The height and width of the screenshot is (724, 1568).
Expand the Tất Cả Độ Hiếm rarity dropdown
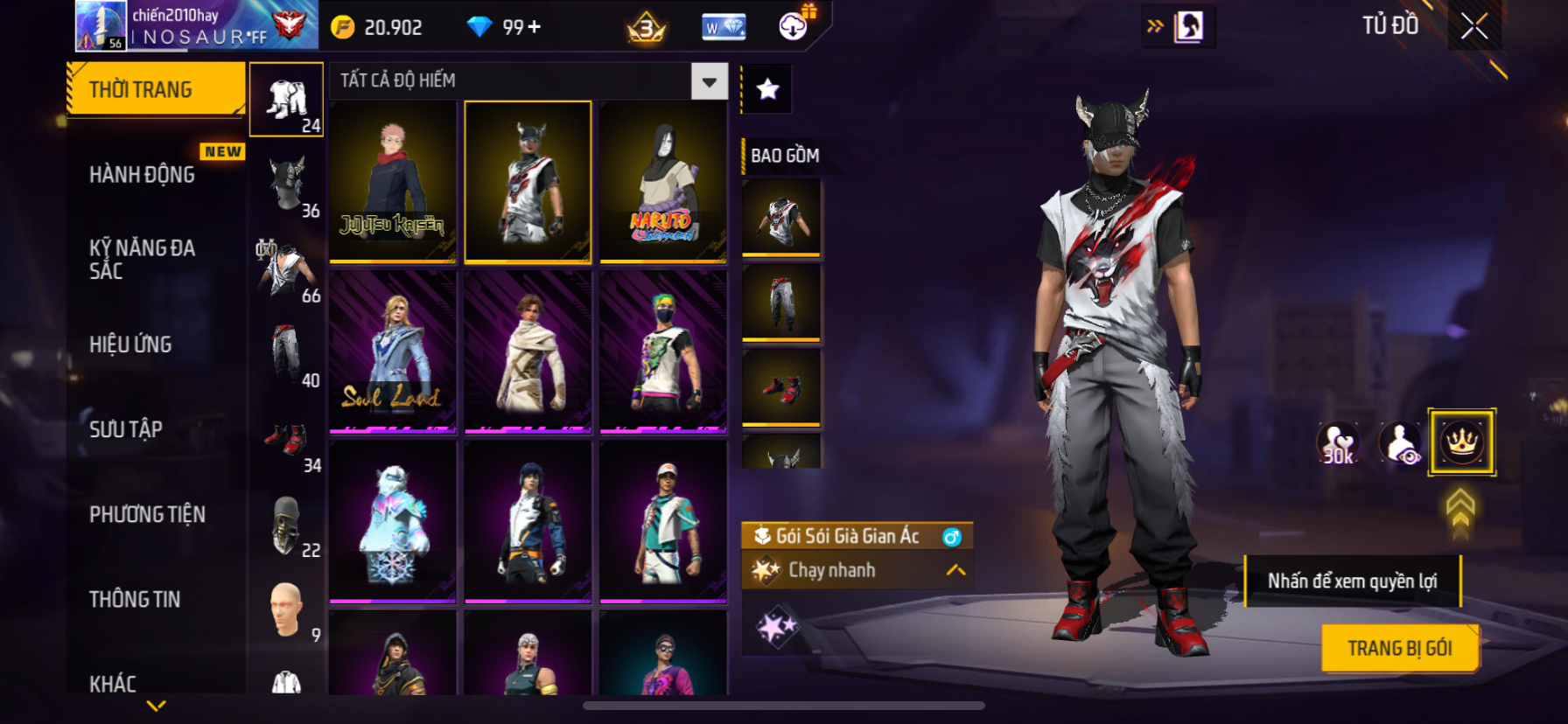tap(709, 81)
